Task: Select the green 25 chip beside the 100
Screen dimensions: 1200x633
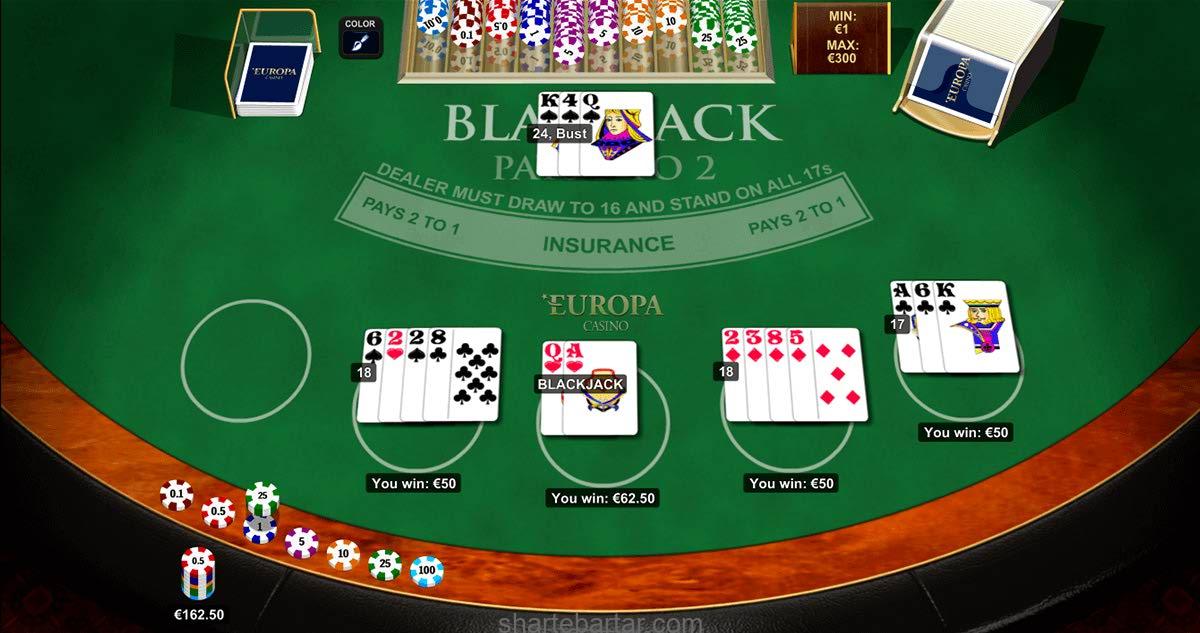Action: 385,565
